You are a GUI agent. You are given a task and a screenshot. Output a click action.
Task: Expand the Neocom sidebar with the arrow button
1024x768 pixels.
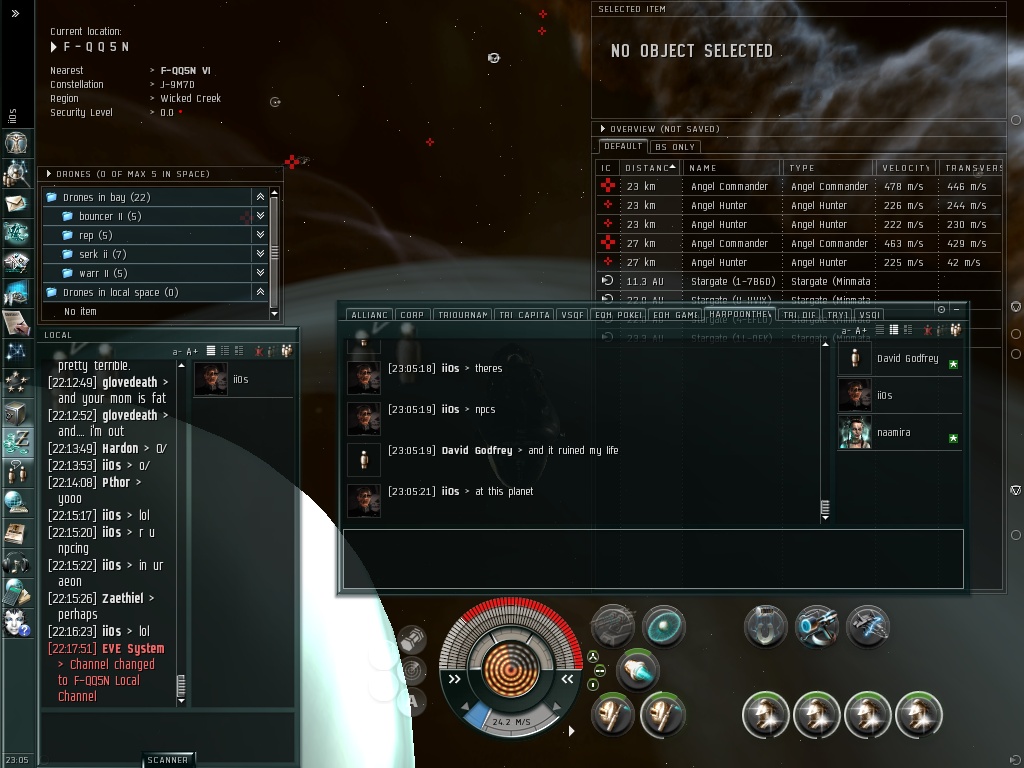pos(16,13)
